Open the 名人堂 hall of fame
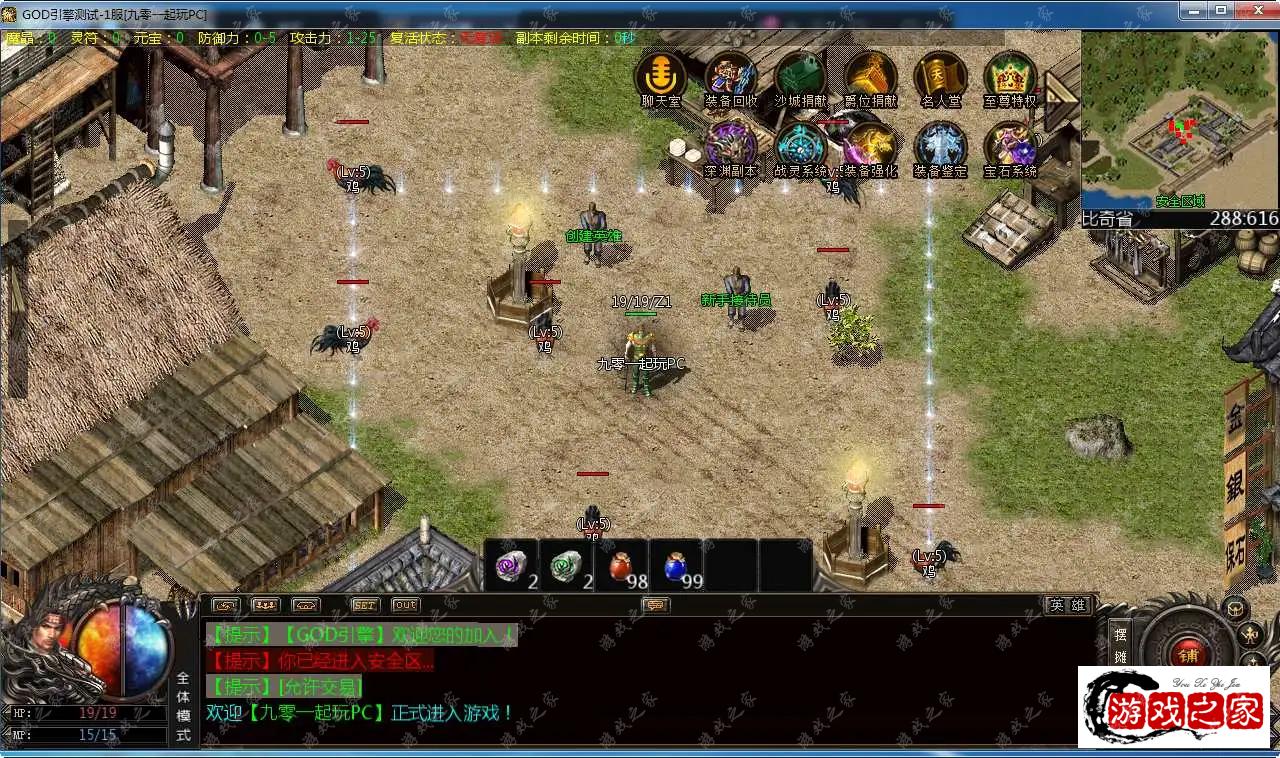This screenshot has height=758, width=1280. (x=940, y=77)
